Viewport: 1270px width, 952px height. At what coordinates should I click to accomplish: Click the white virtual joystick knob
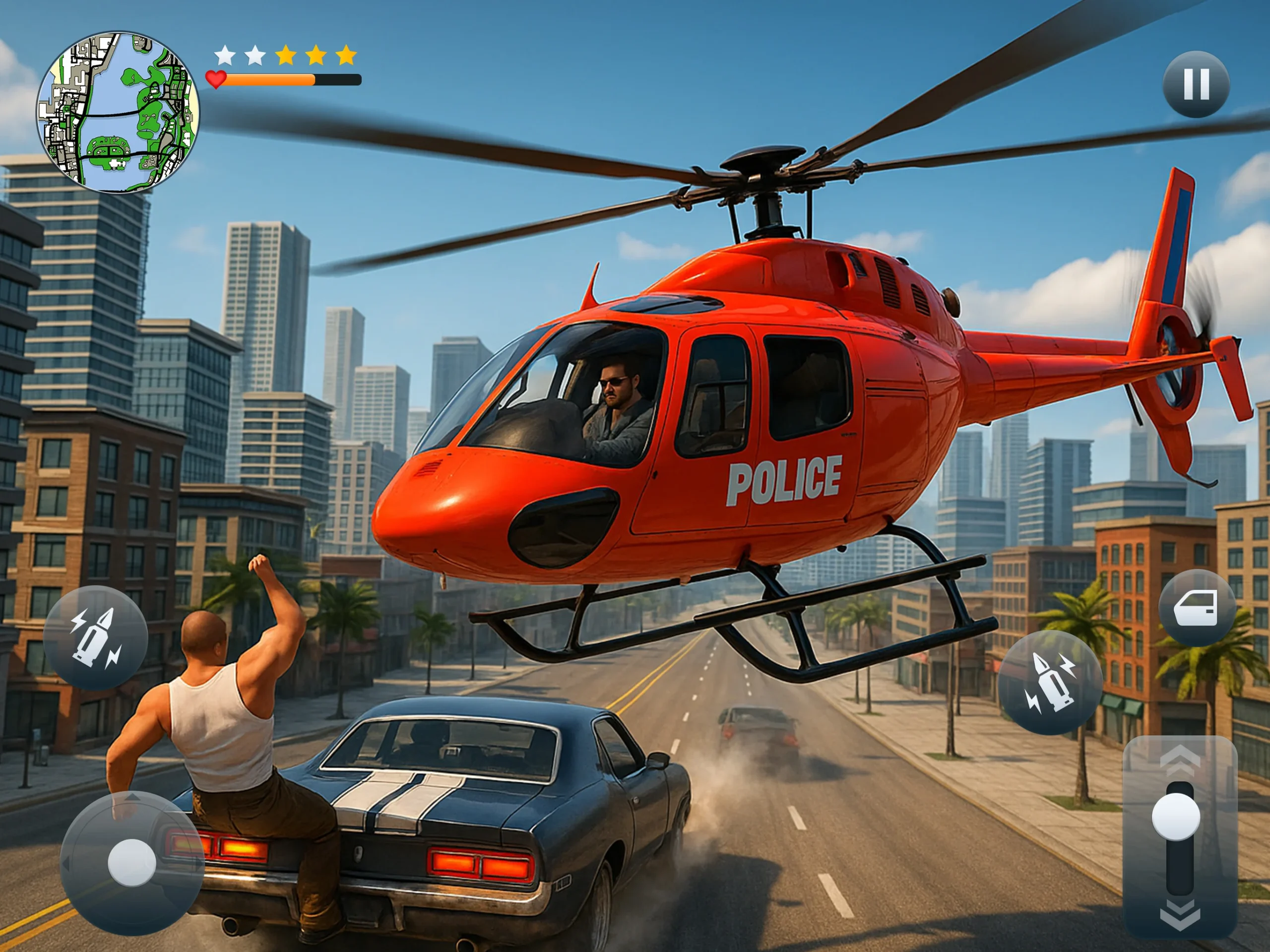pyautogui.click(x=131, y=862)
